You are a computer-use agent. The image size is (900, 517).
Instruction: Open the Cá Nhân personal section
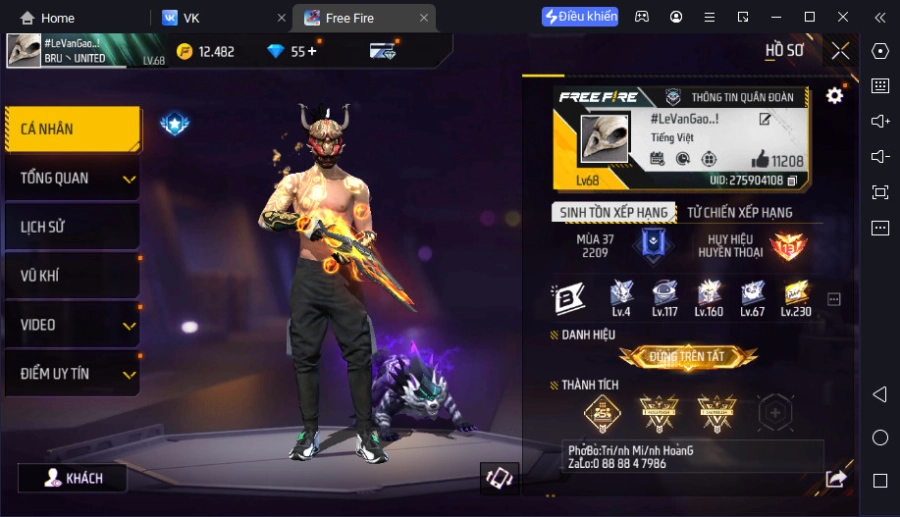[x=70, y=129]
